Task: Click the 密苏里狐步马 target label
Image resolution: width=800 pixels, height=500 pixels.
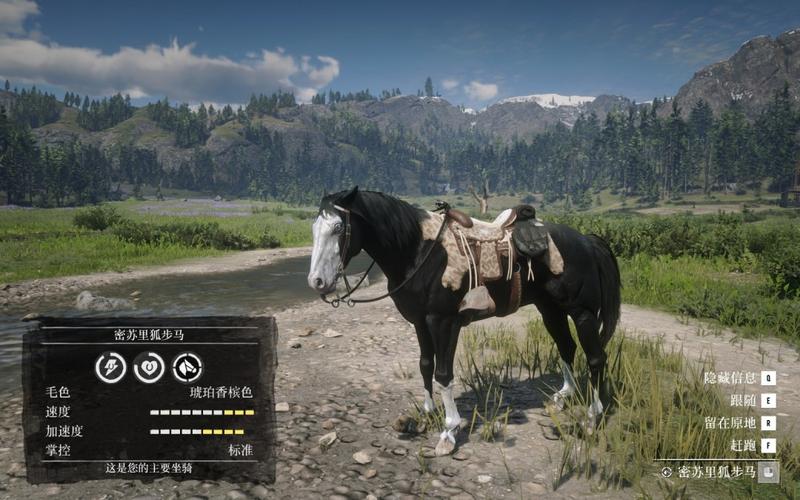Action: click(x=713, y=472)
